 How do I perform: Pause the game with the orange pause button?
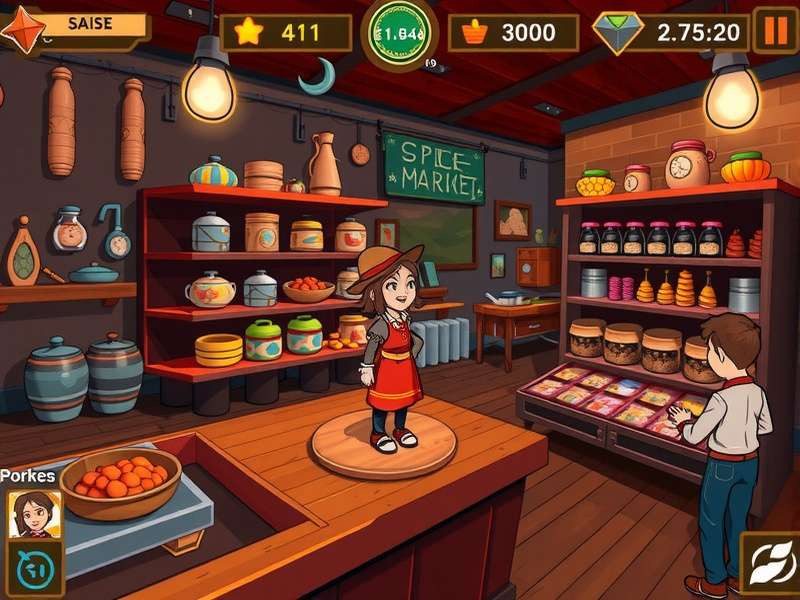[775, 30]
